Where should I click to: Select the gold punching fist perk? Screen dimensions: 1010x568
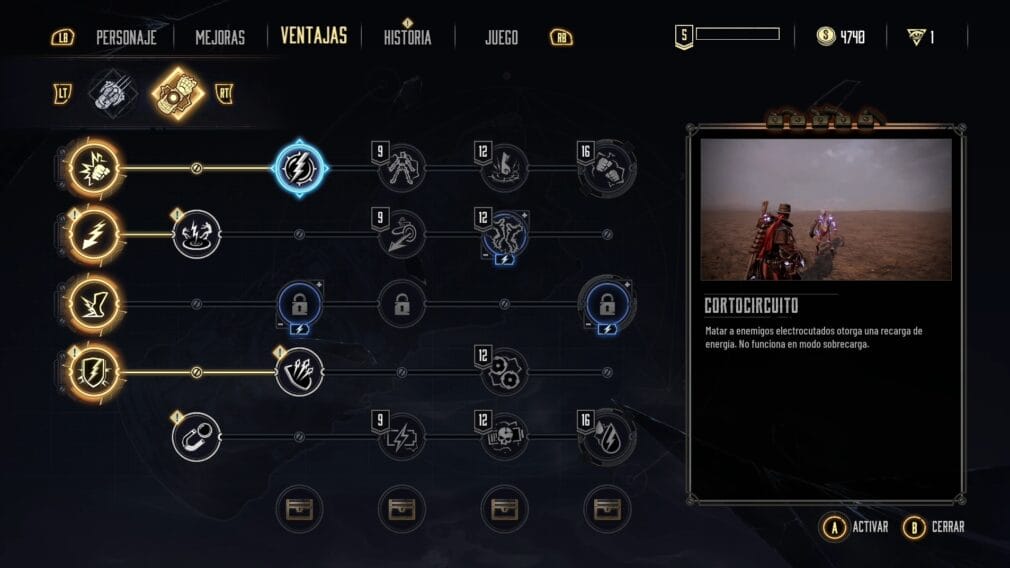pyautogui.click(x=95, y=168)
